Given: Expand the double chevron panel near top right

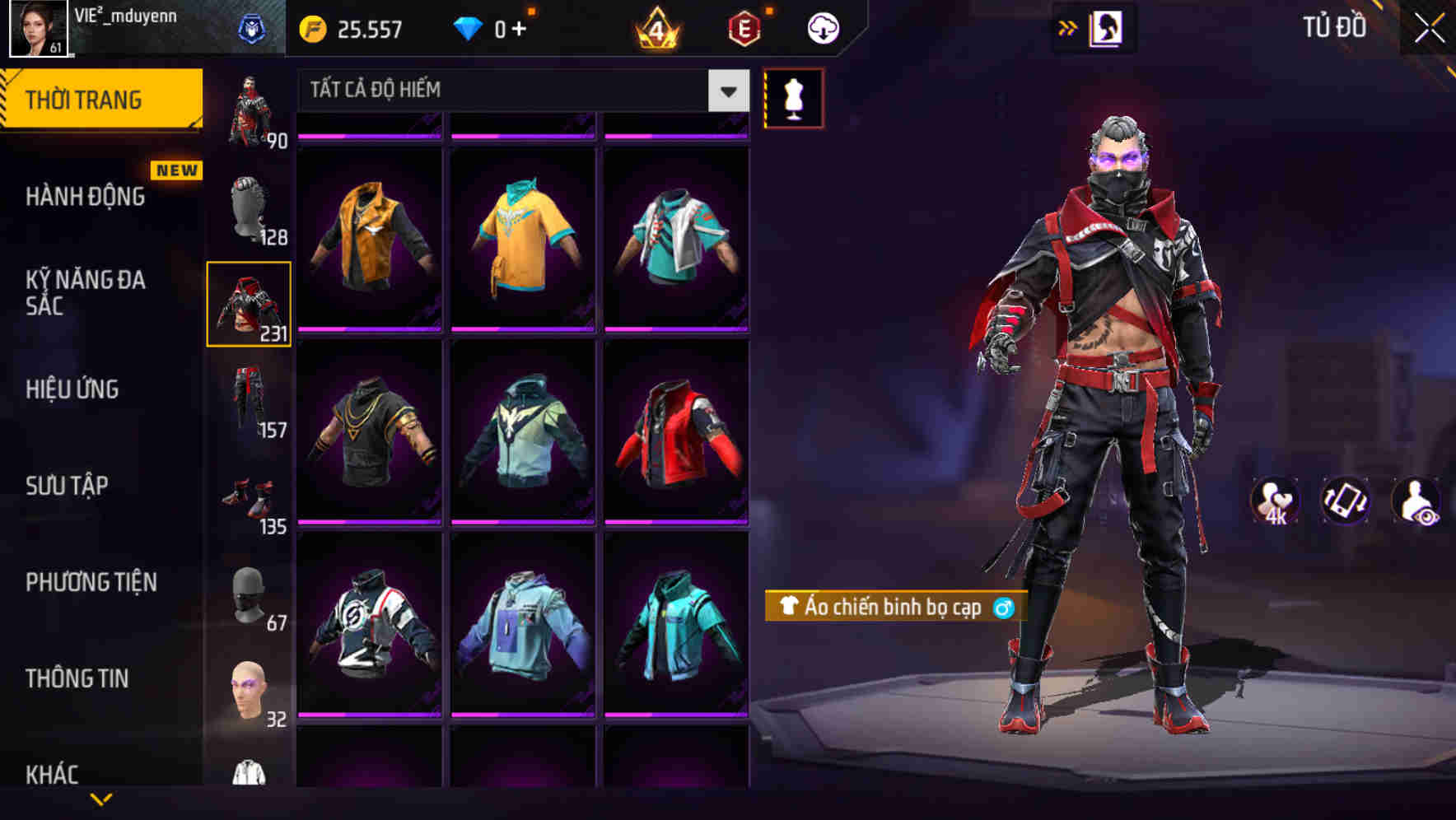Looking at the screenshot, I should [x=1068, y=27].
